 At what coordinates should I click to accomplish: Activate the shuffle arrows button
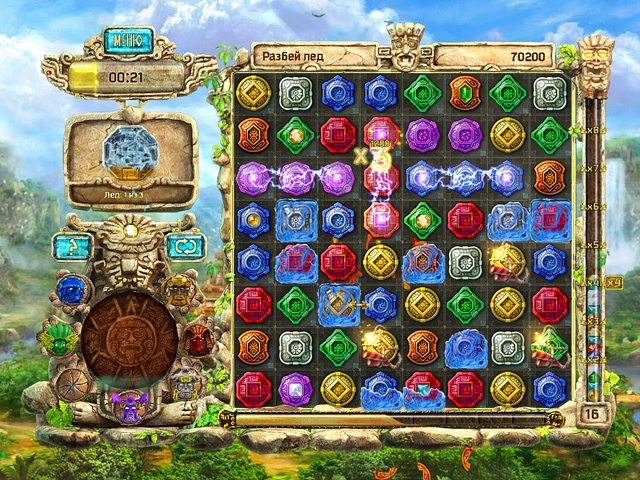click(x=184, y=246)
